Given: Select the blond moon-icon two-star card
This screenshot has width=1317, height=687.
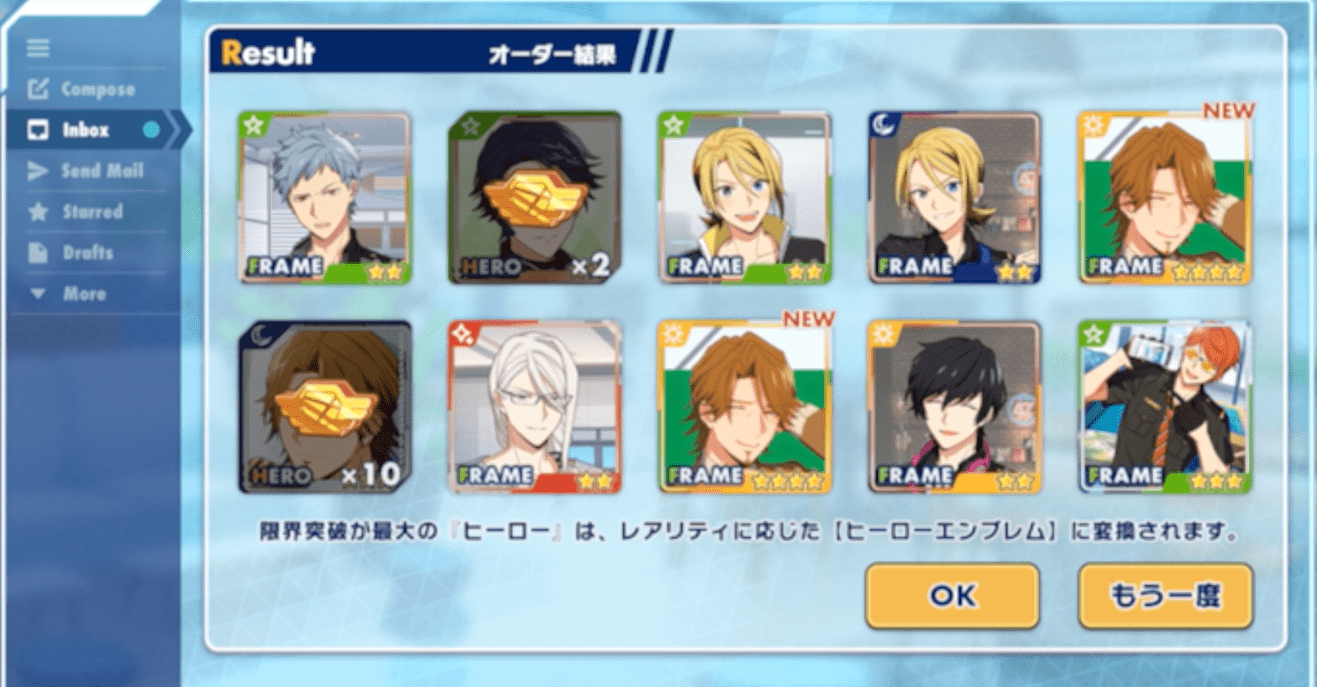Looking at the screenshot, I should tap(954, 198).
